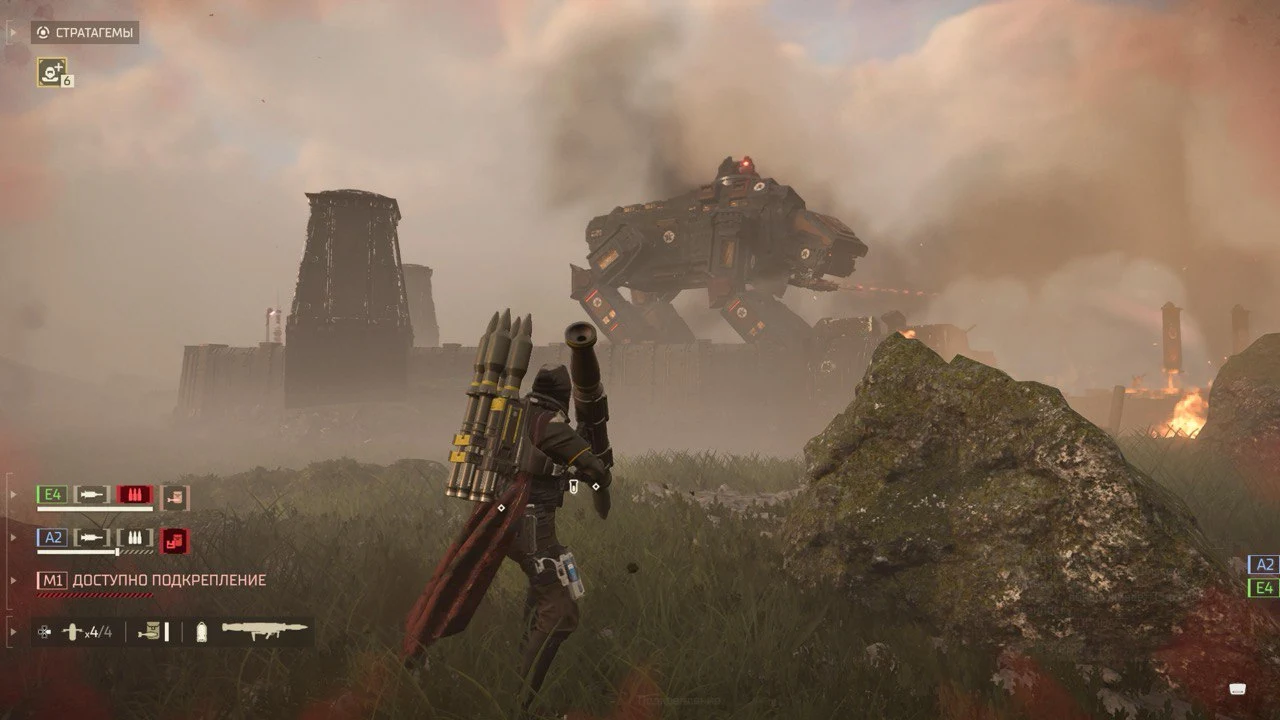
Task: Click the rocket launcher weapon icon
Action: [264, 631]
